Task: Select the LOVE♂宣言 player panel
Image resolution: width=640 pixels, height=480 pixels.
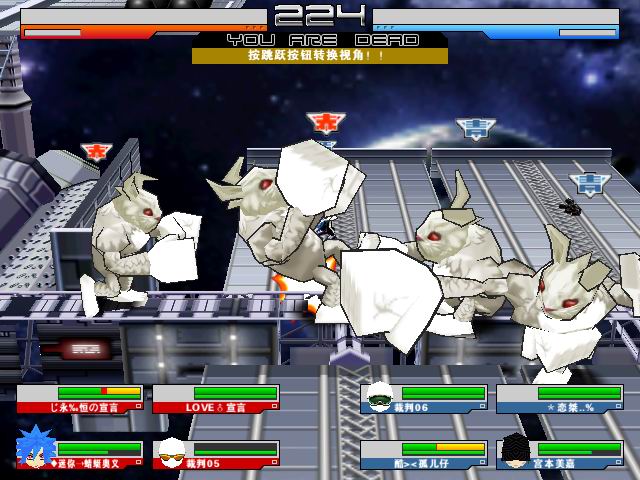Action: pyautogui.click(x=216, y=399)
